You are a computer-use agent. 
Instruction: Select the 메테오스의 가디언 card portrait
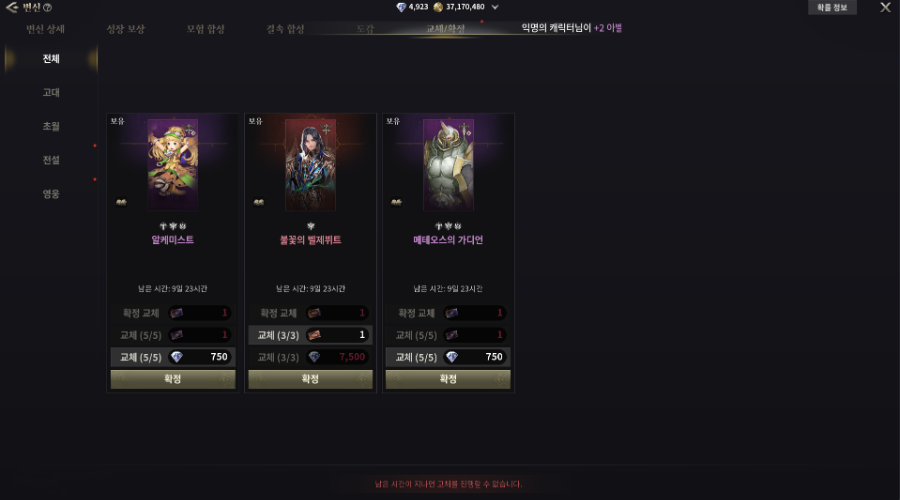(x=448, y=165)
